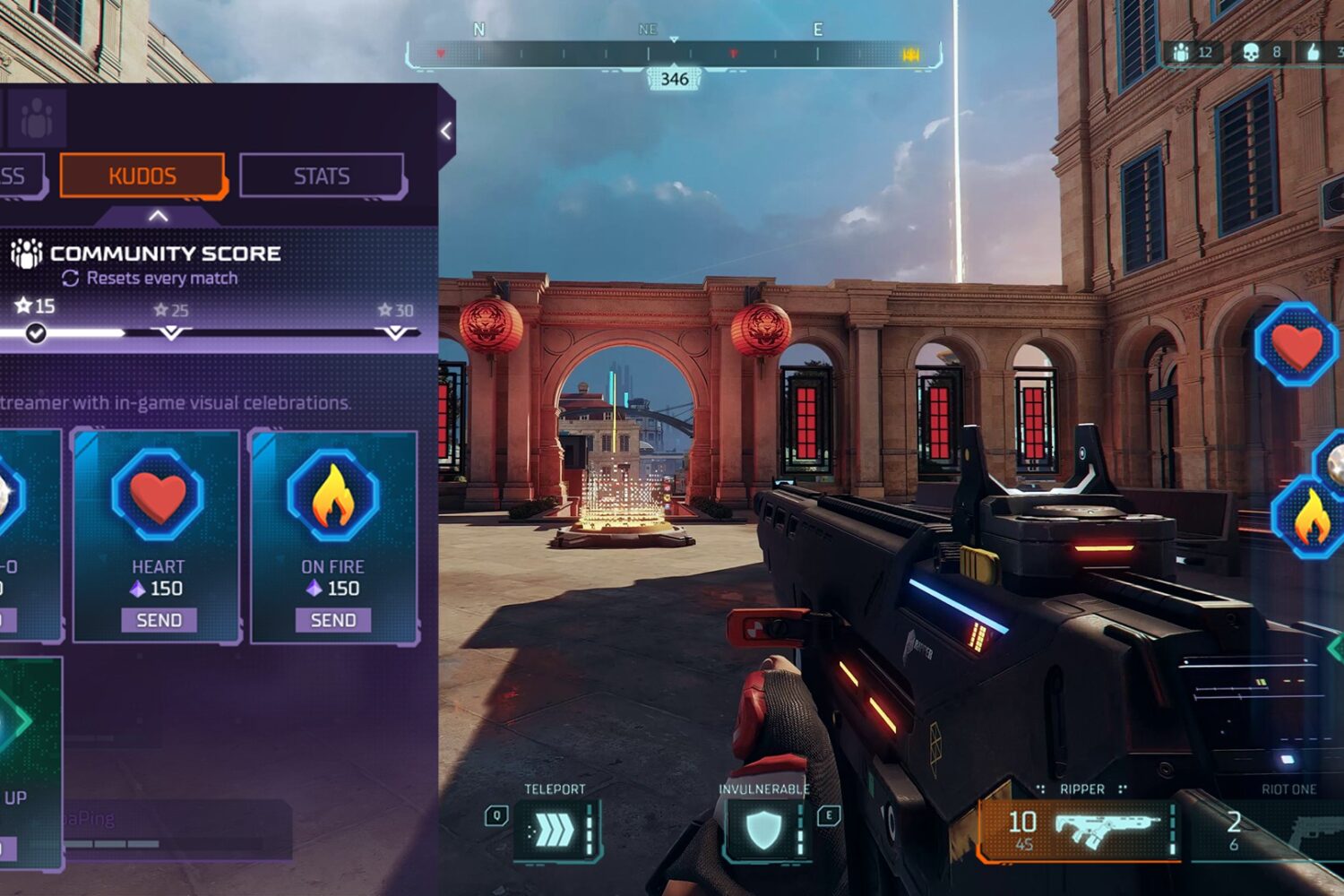Collapse the side panel with the arrow
Viewport: 1344px width, 896px height.
click(x=446, y=132)
